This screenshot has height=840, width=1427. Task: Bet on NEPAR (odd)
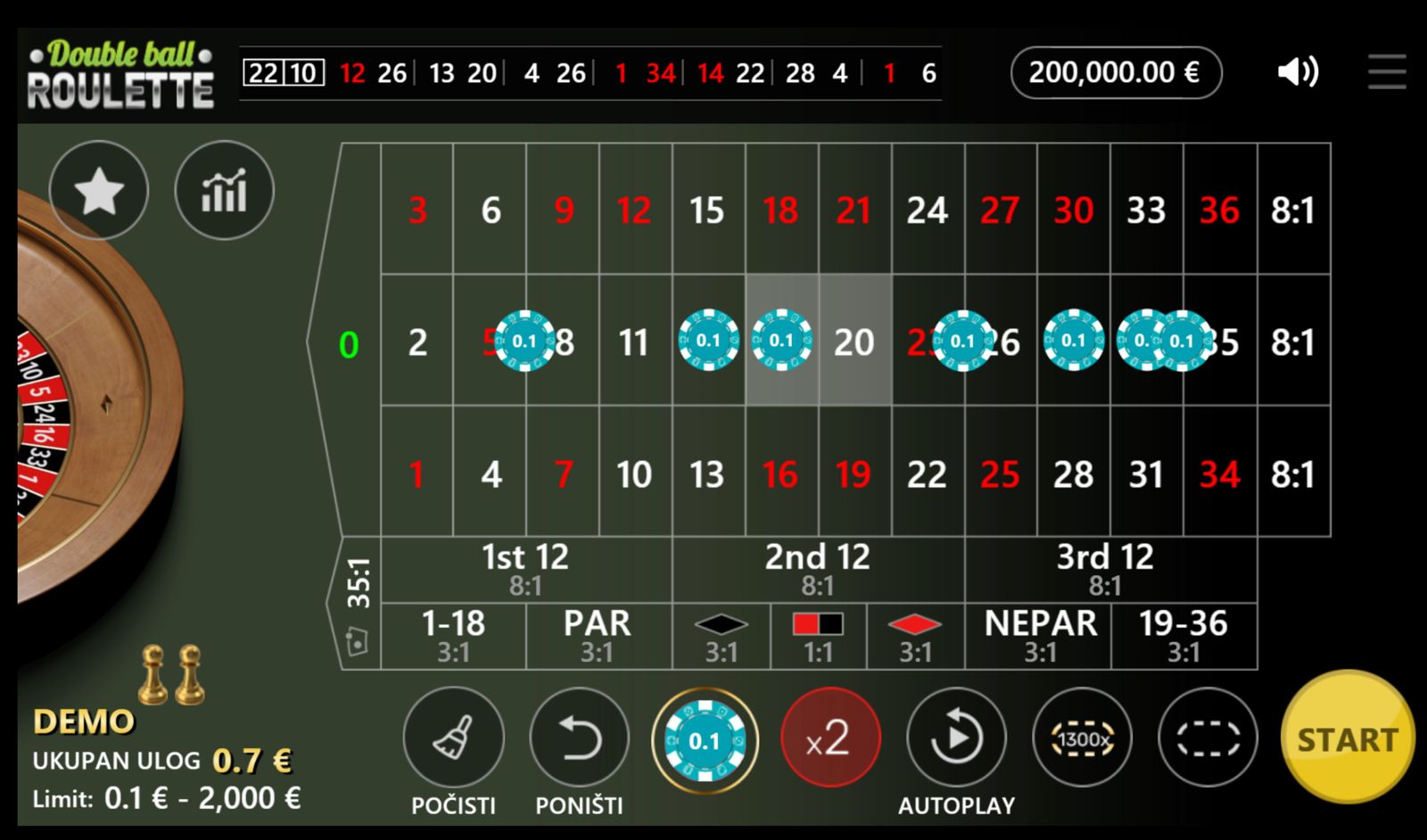pos(1040,636)
